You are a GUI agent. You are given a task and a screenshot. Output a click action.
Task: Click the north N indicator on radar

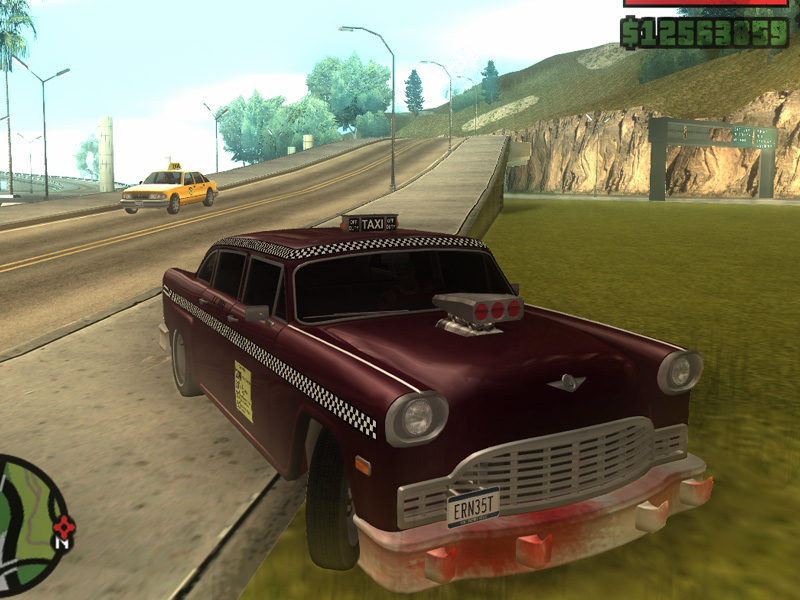[62, 544]
